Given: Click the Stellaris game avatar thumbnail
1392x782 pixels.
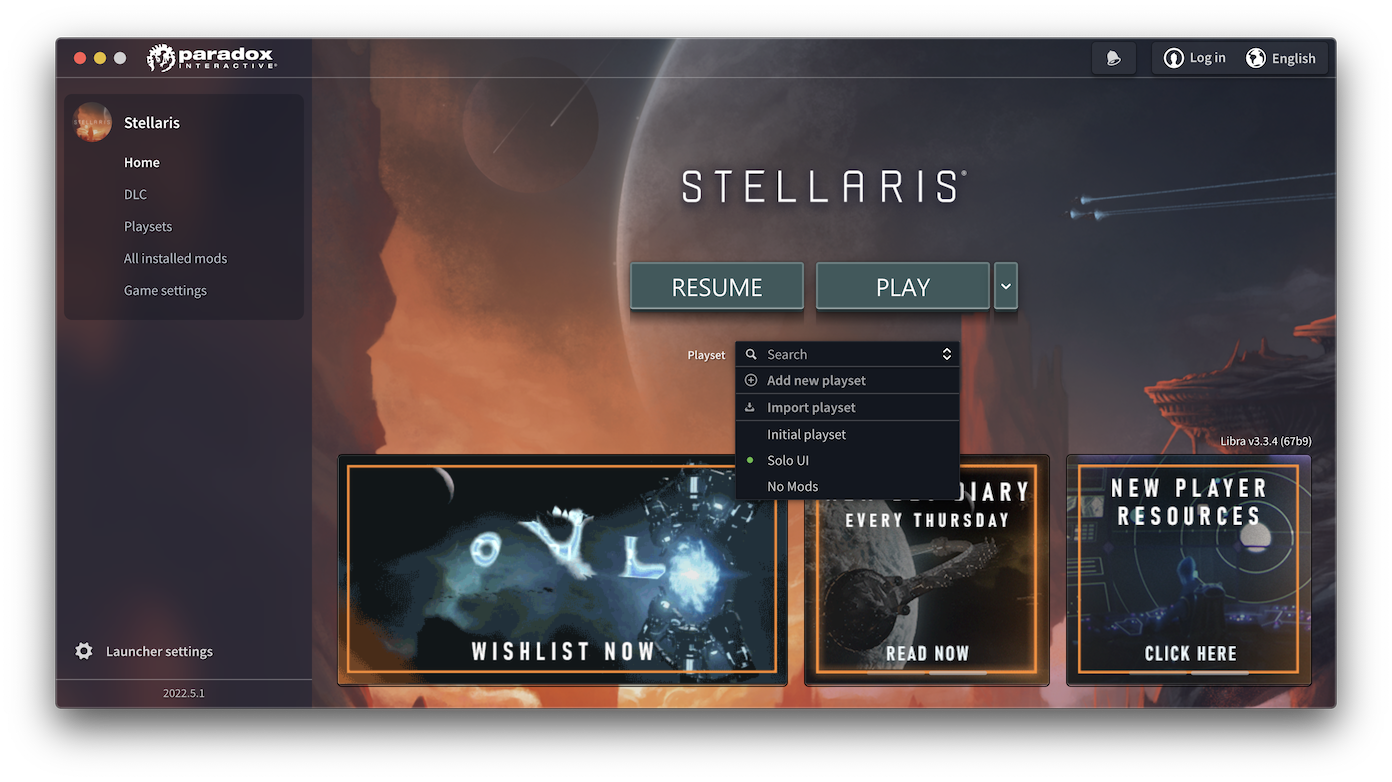Looking at the screenshot, I should (x=91, y=122).
